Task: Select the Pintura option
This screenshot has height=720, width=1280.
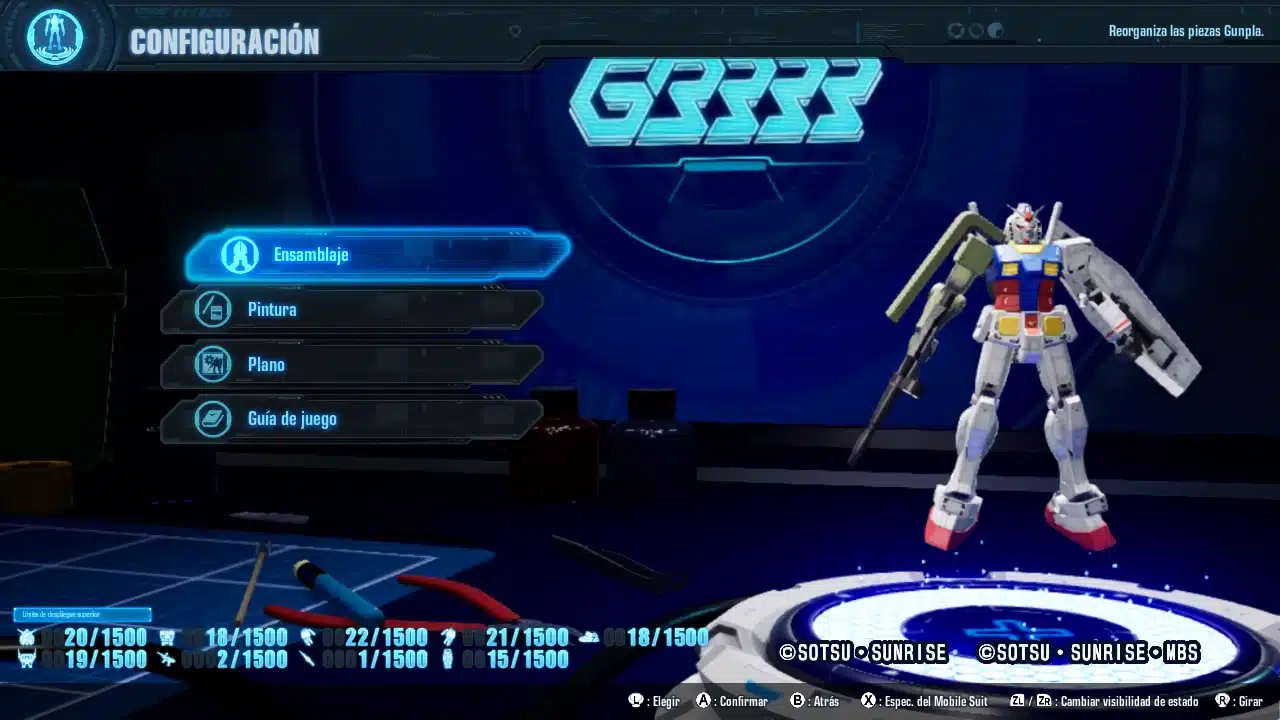Action: [x=352, y=310]
